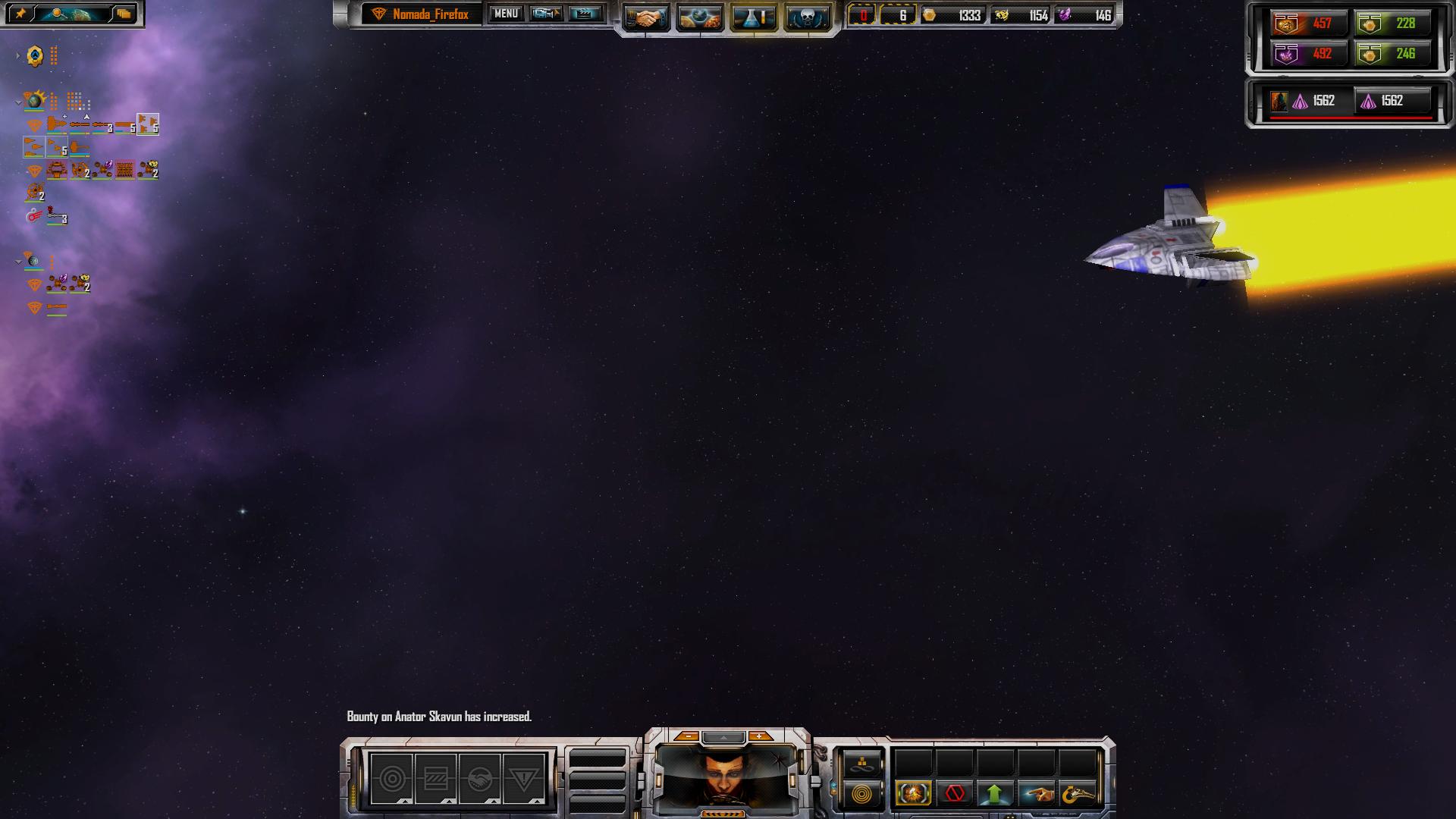The width and height of the screenshot is (1456, 819).
Task: Activate the green upgrade arrow command
Action: [995, 794]
